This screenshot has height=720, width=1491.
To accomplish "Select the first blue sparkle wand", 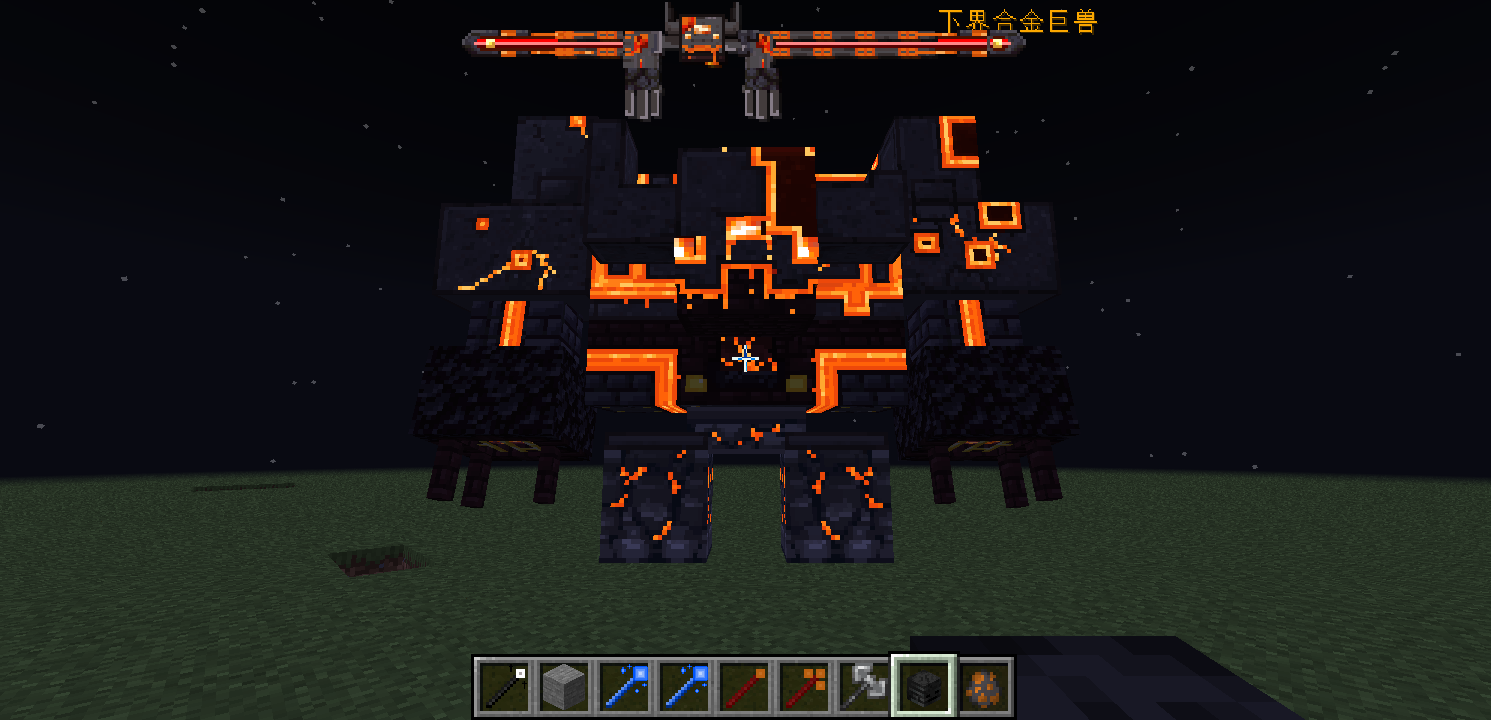I will point(622,687).
